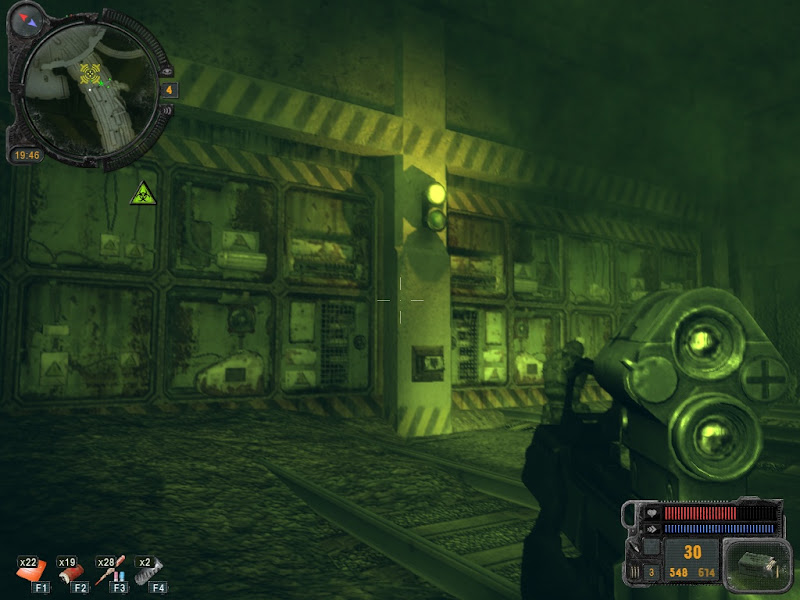
Task: Click the red and blue compass
Action: 28,19
